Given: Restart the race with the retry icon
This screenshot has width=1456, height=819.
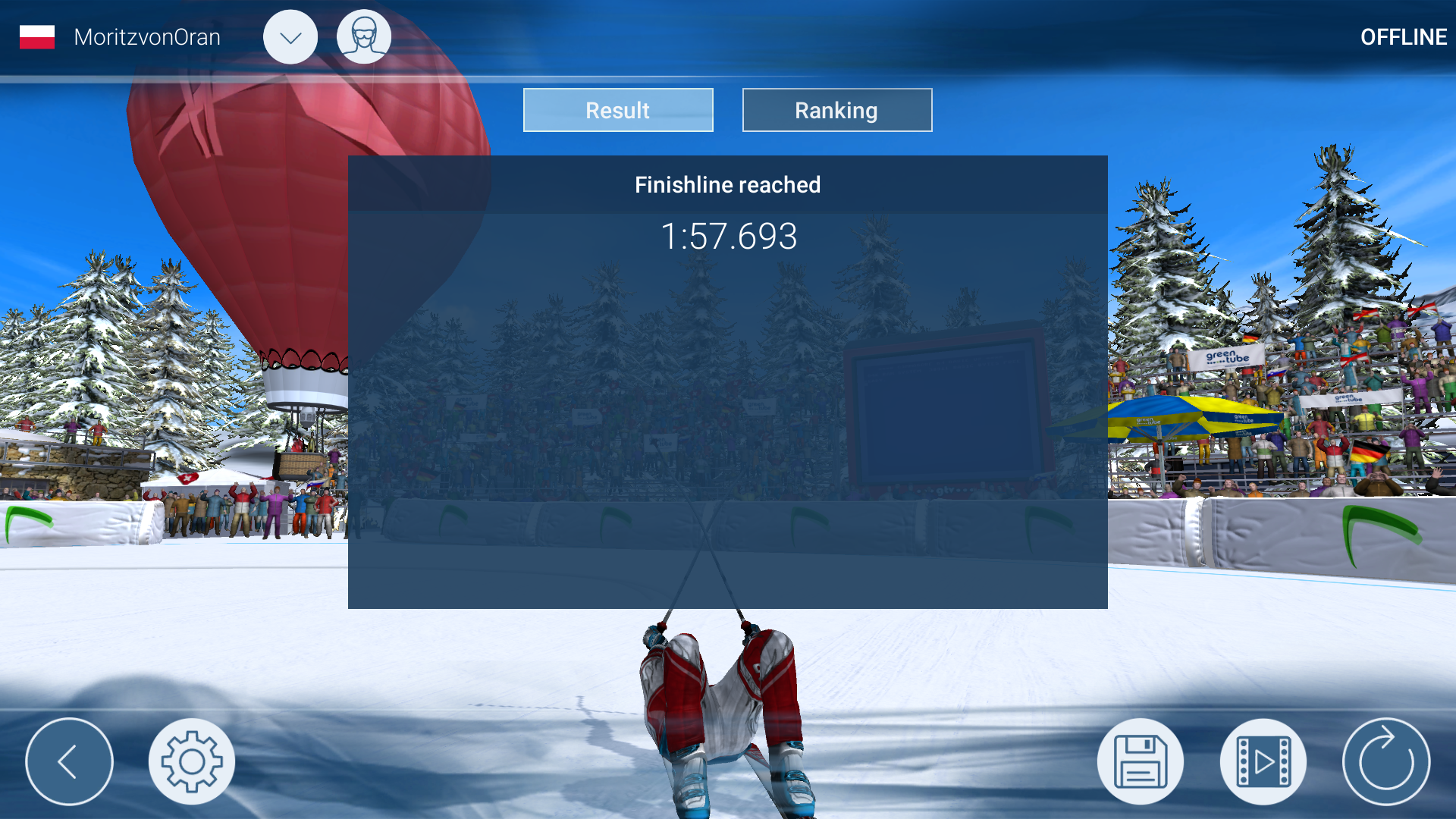Looking at the screenshot, I should (x=1386, y=761).
